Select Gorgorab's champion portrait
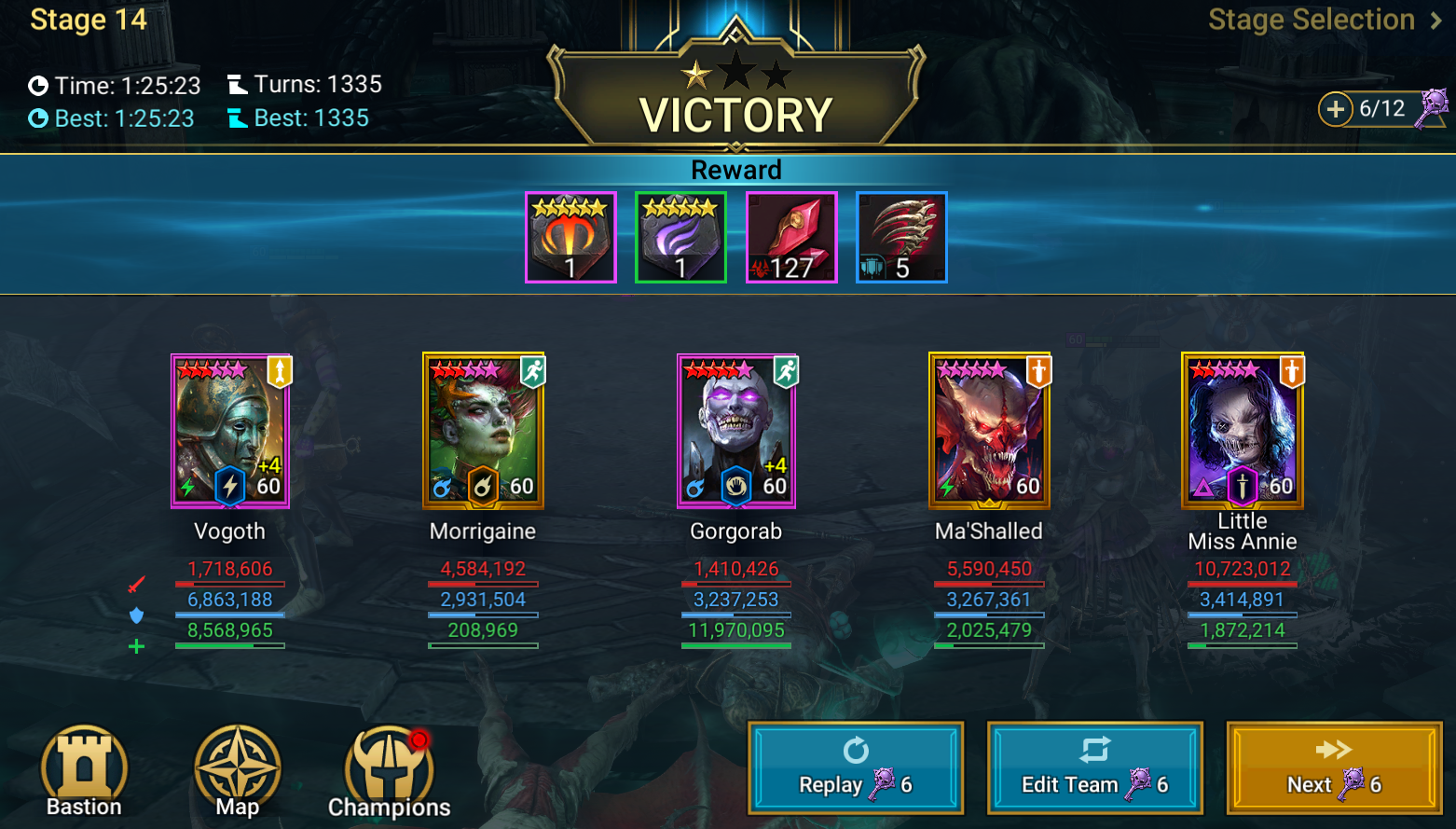 click(x=736, y=431)
